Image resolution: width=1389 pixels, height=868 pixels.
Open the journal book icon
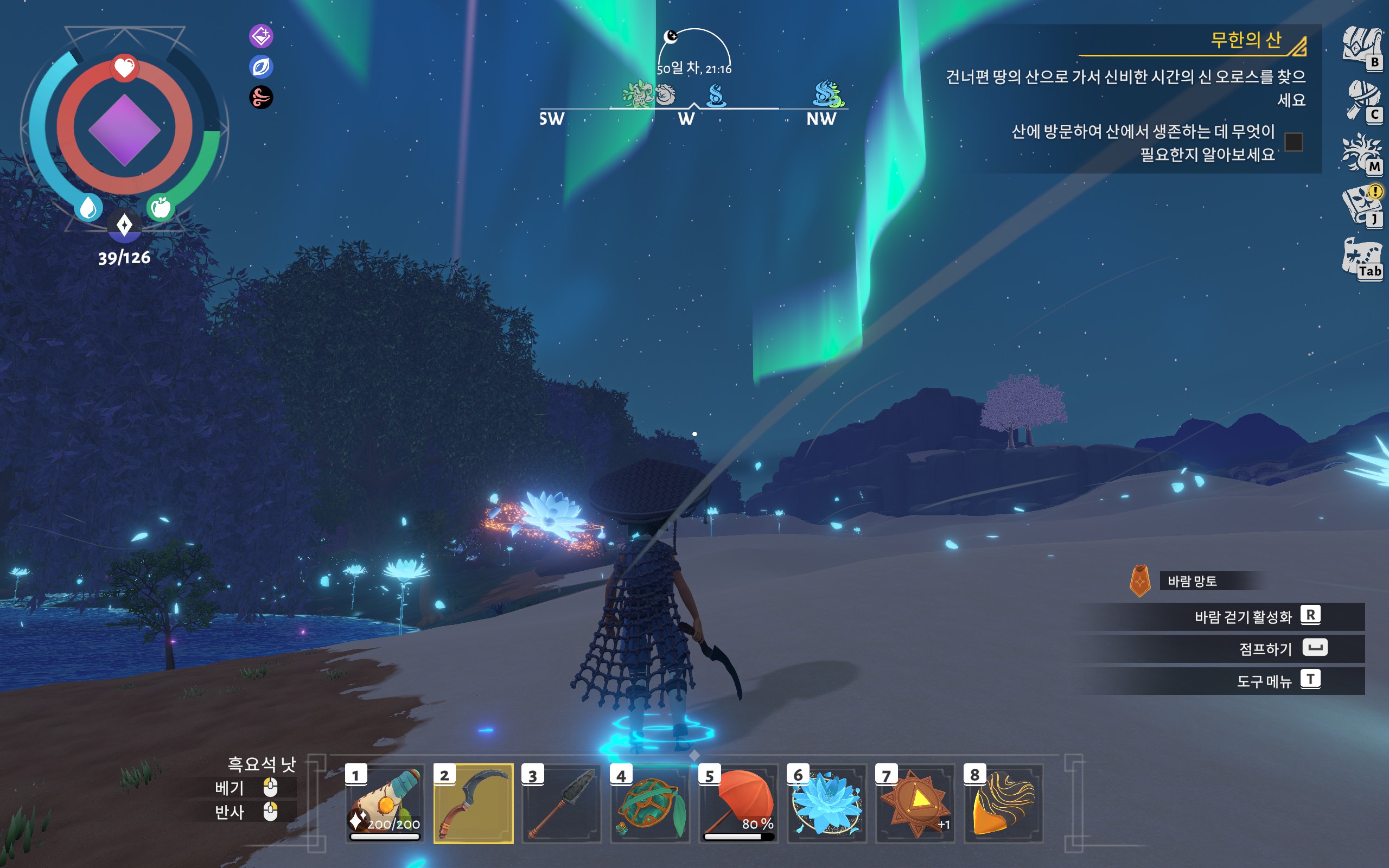tap(1361, 205)
